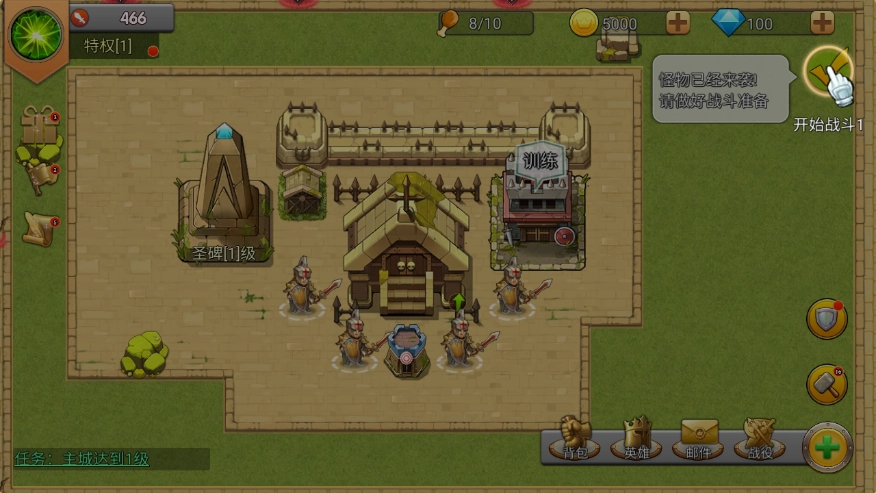Add more gold coins with the plus button
This screenshot has width=876, height=493.
coord(677,23)
